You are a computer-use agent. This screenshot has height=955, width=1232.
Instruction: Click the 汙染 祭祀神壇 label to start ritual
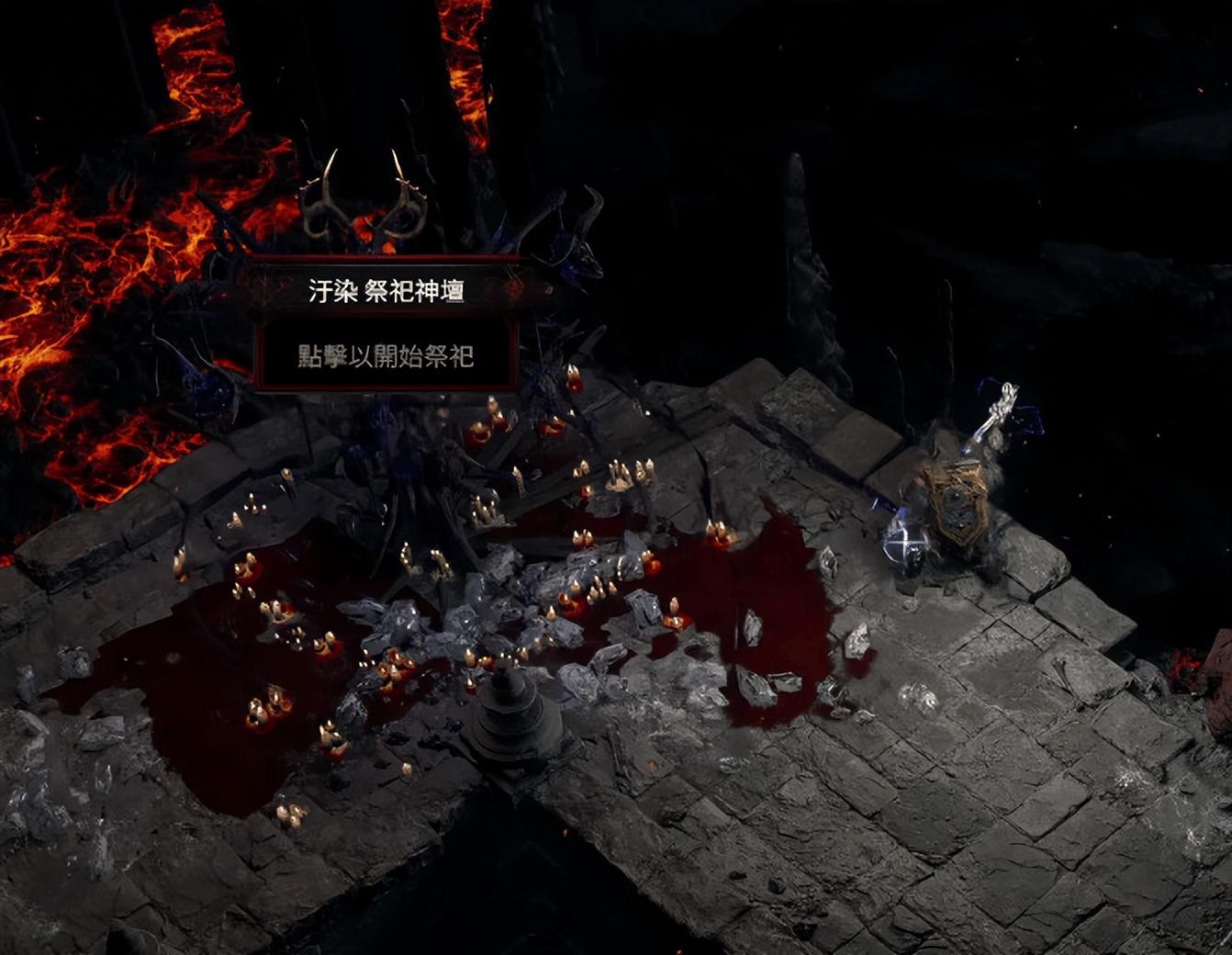coord(386,292)
